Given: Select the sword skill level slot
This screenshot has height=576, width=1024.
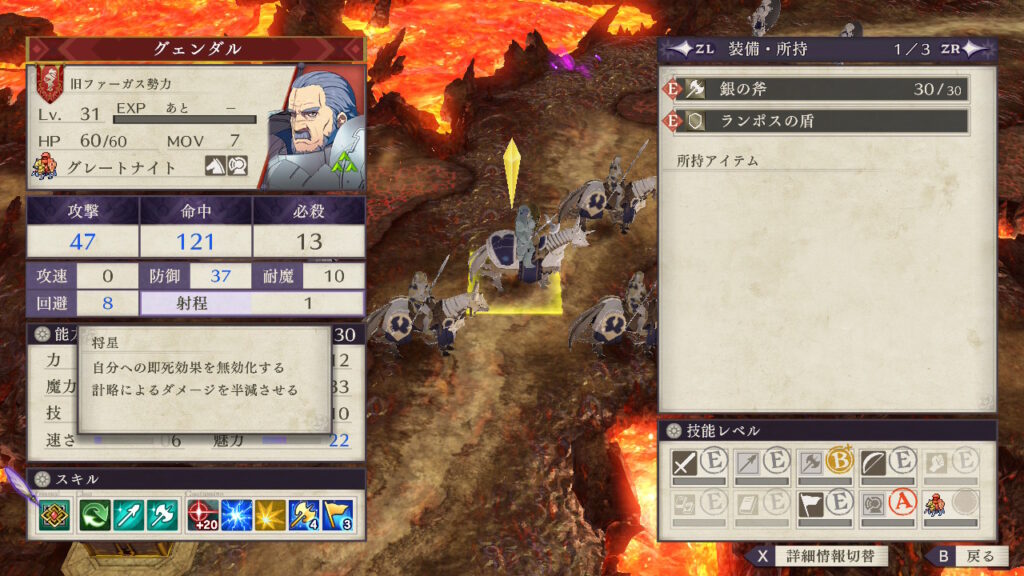Looking at the screenshot, I should click(x=700, y=463).
